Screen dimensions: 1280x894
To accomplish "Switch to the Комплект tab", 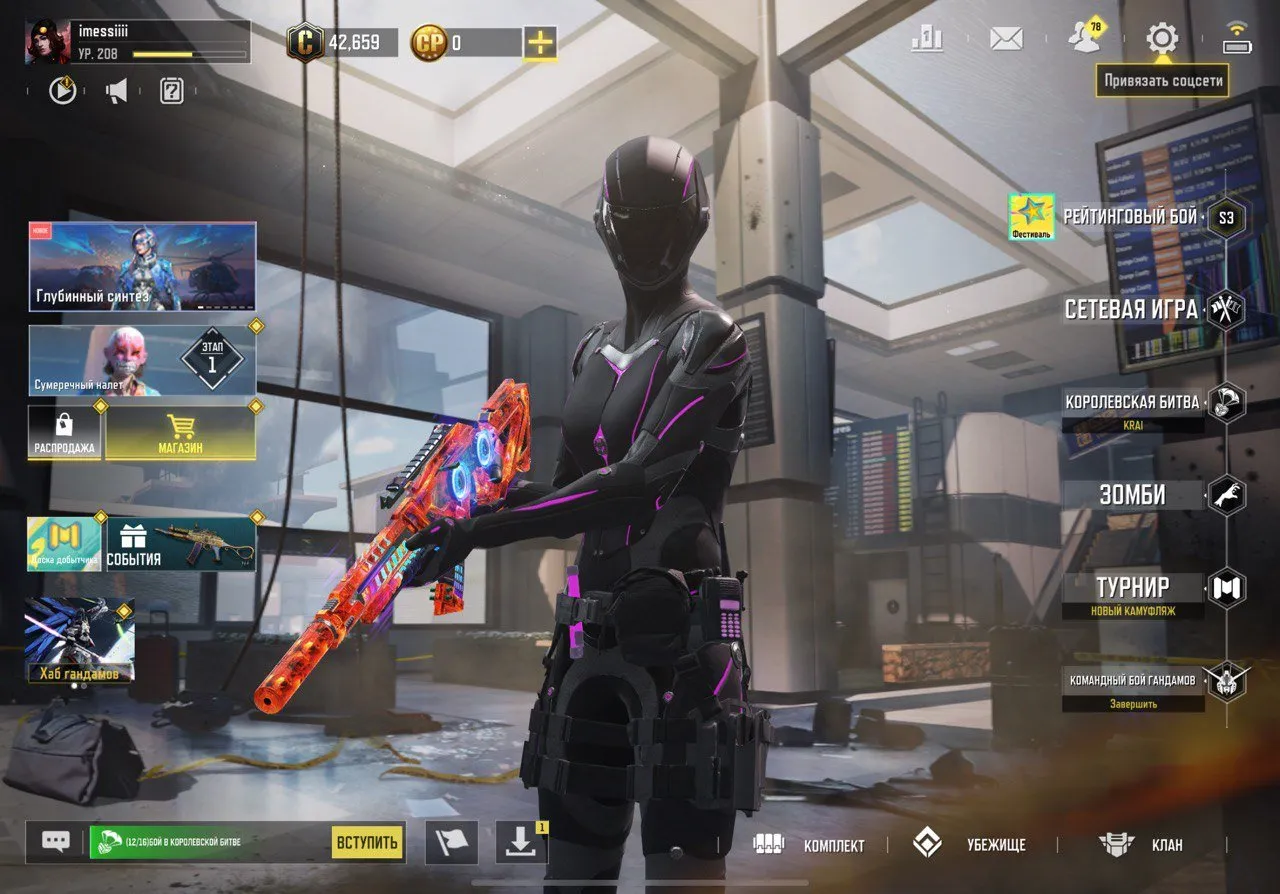I will click(834, 845).
